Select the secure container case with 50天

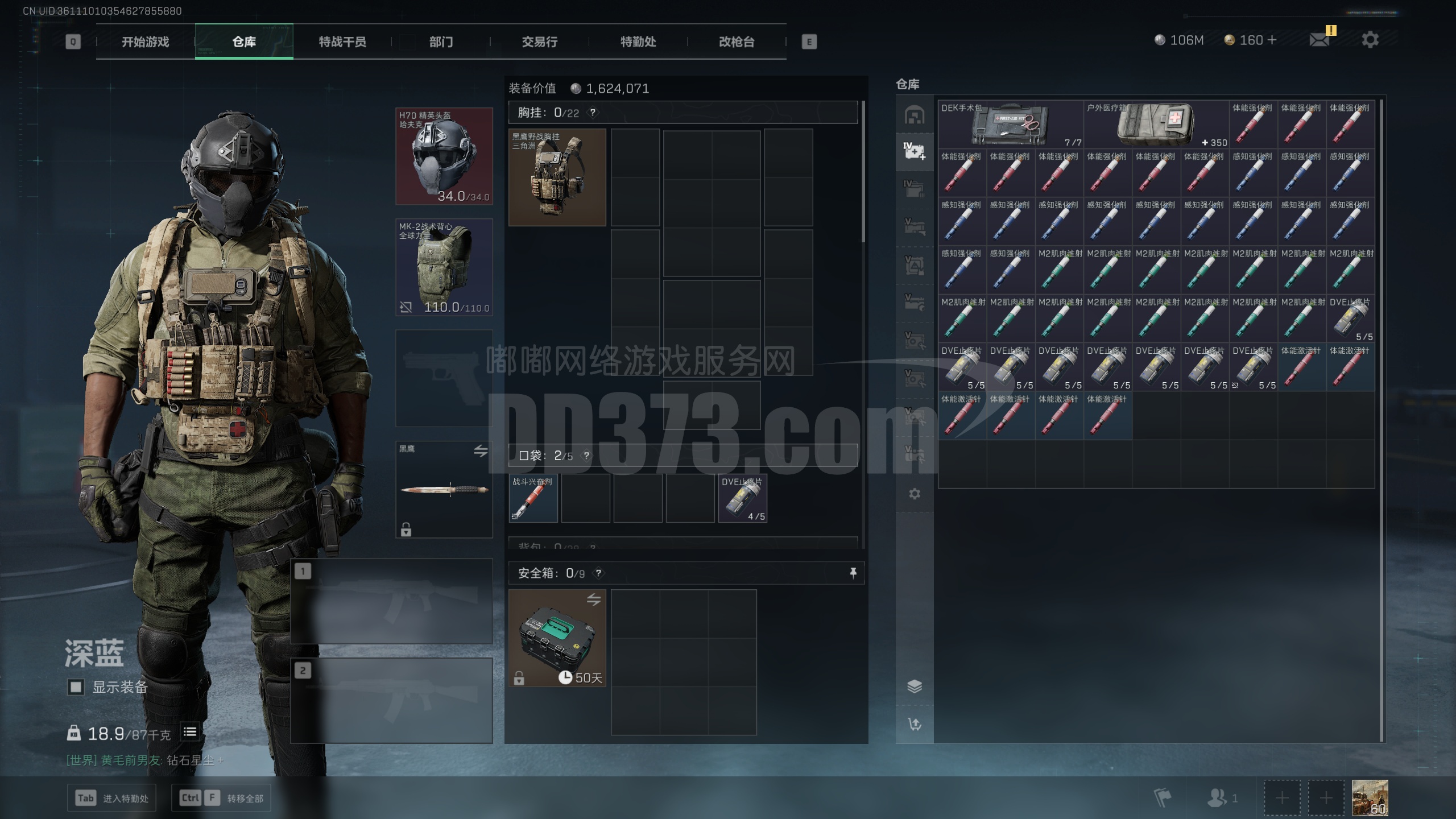(x=557, y=638)
